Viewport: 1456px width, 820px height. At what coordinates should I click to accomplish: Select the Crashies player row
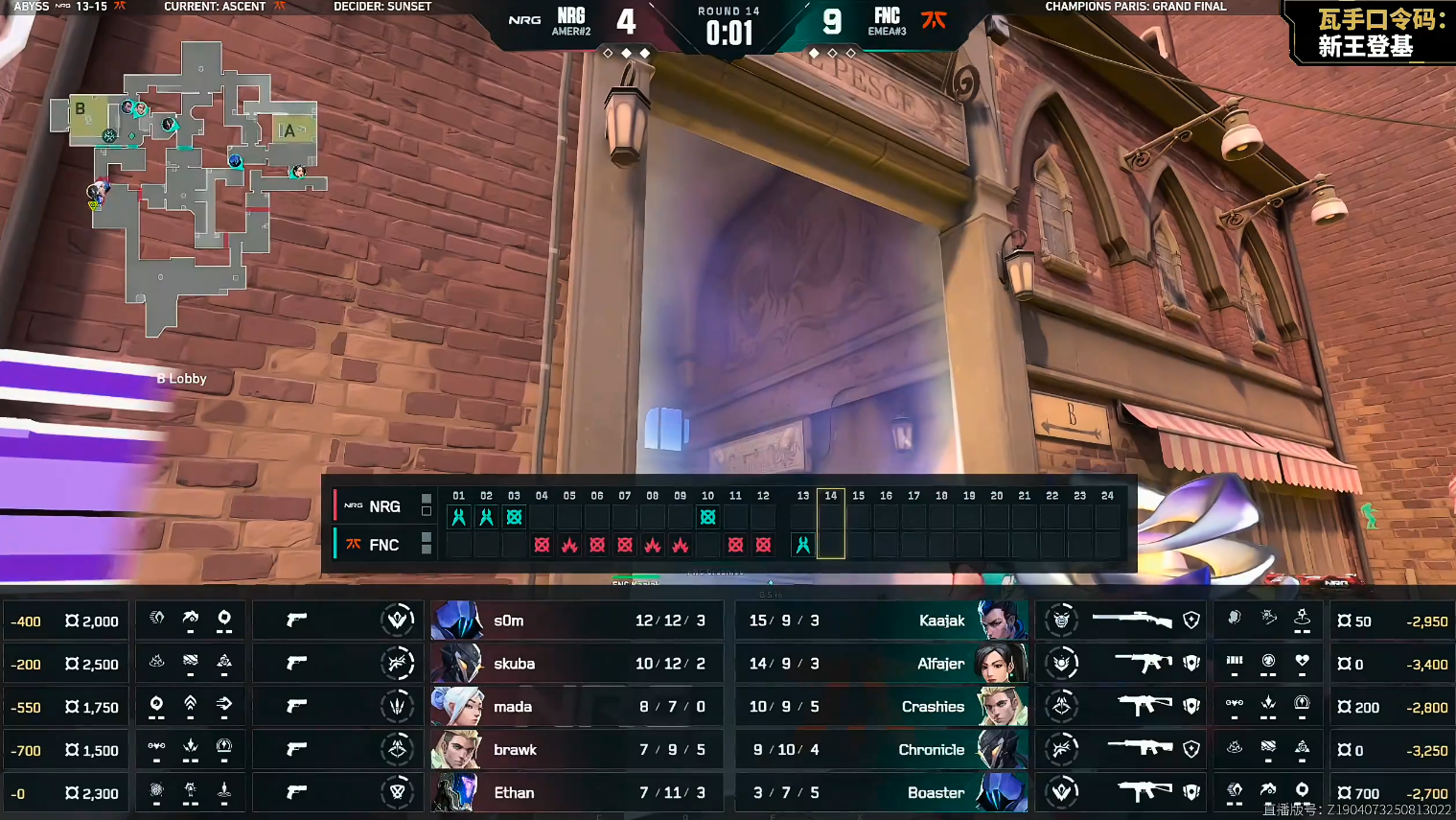click(x=880, y=707)
